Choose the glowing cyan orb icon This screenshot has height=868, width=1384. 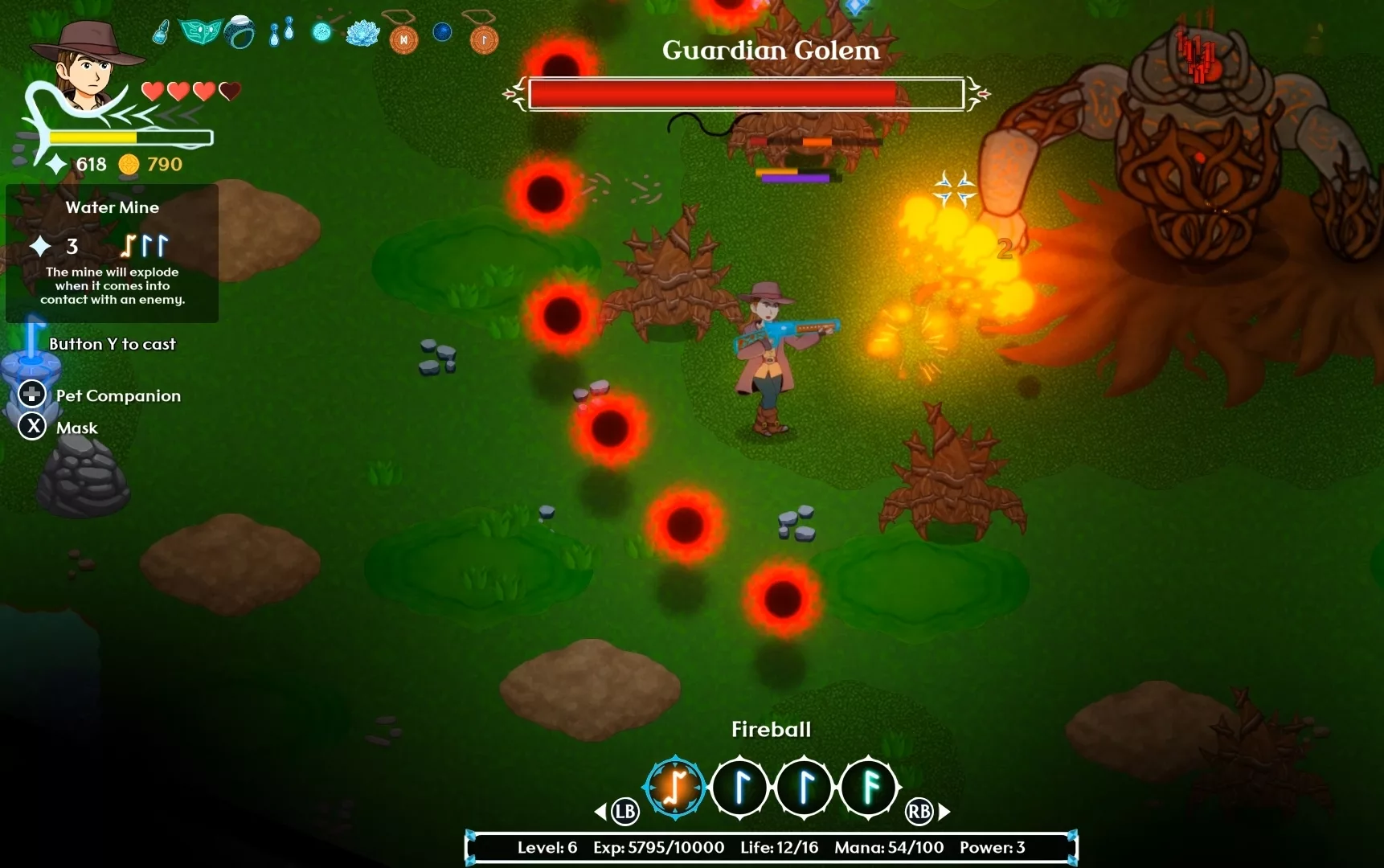[x=321, y=32]
